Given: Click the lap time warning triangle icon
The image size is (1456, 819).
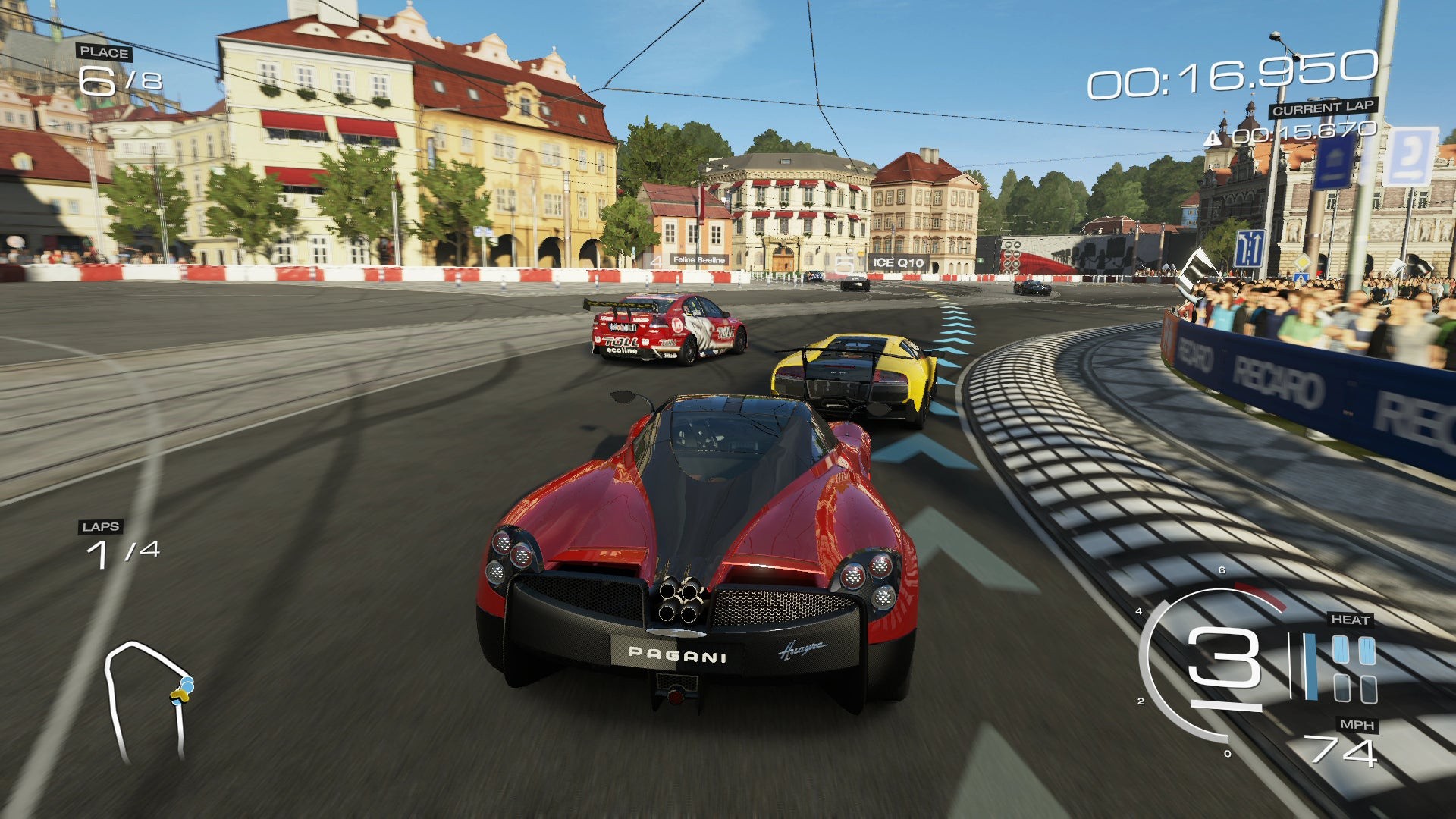Looking at the screenshot, I should tap(1212, 138).
